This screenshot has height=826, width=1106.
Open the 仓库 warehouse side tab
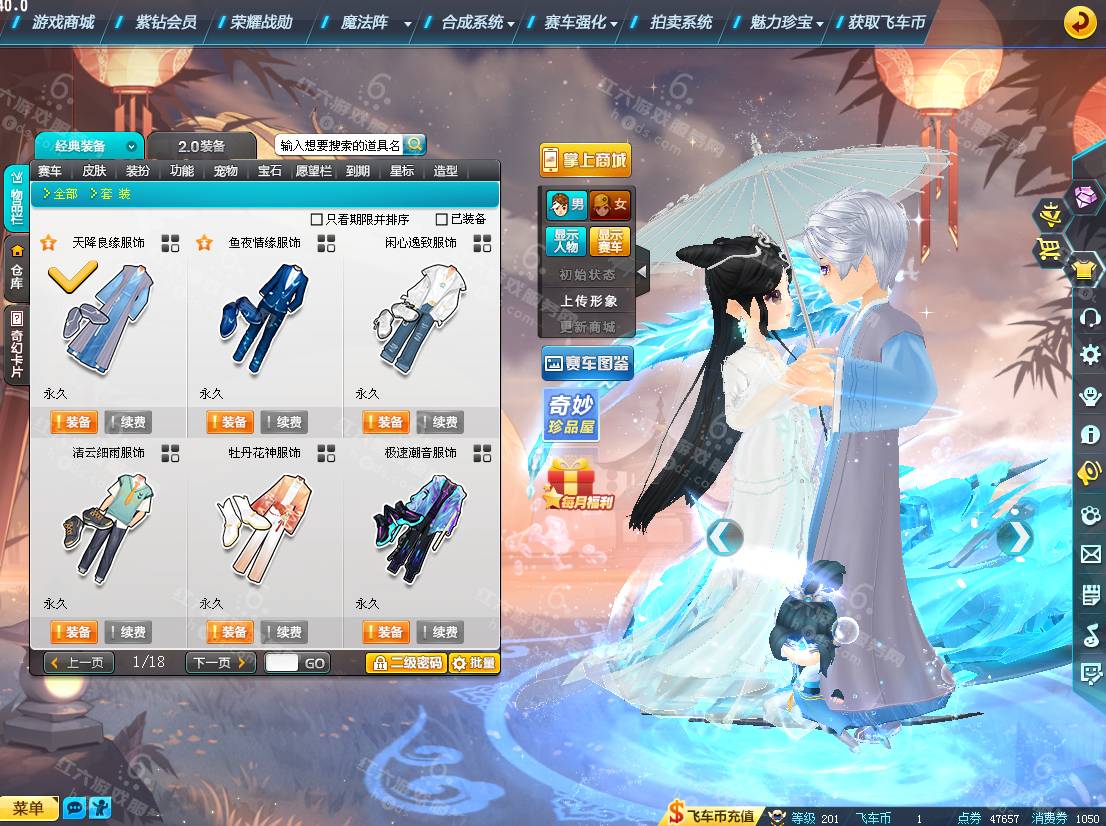17,268
